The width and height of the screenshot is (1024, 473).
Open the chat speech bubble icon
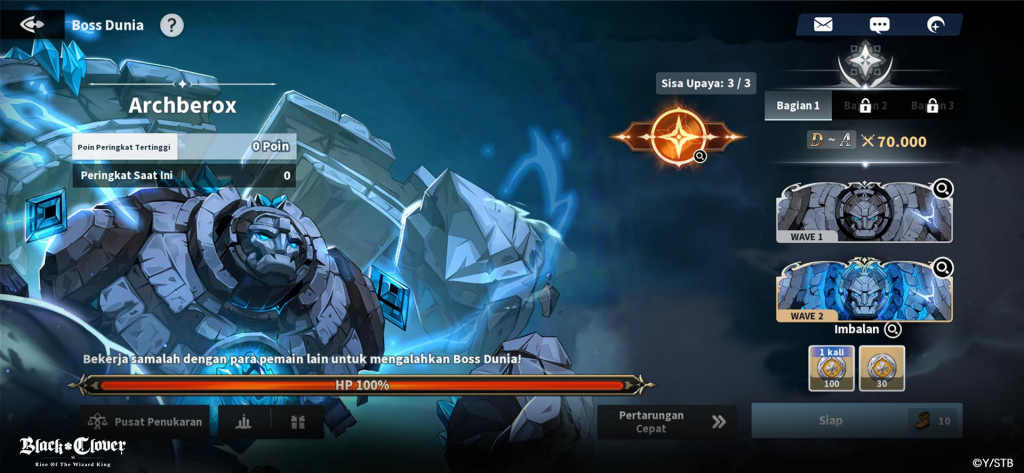(879, 25)
